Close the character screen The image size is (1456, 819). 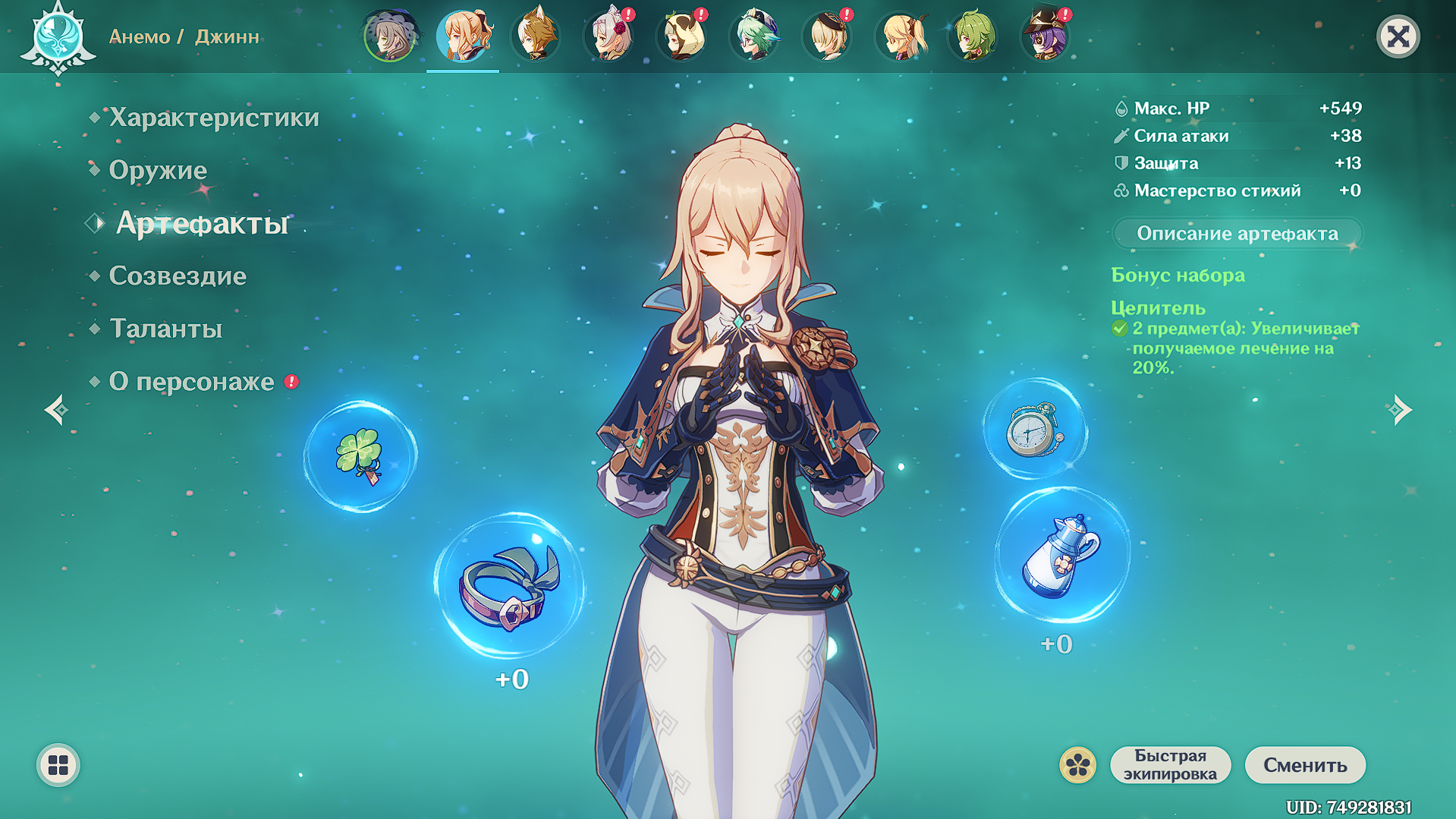point(1398,36)
